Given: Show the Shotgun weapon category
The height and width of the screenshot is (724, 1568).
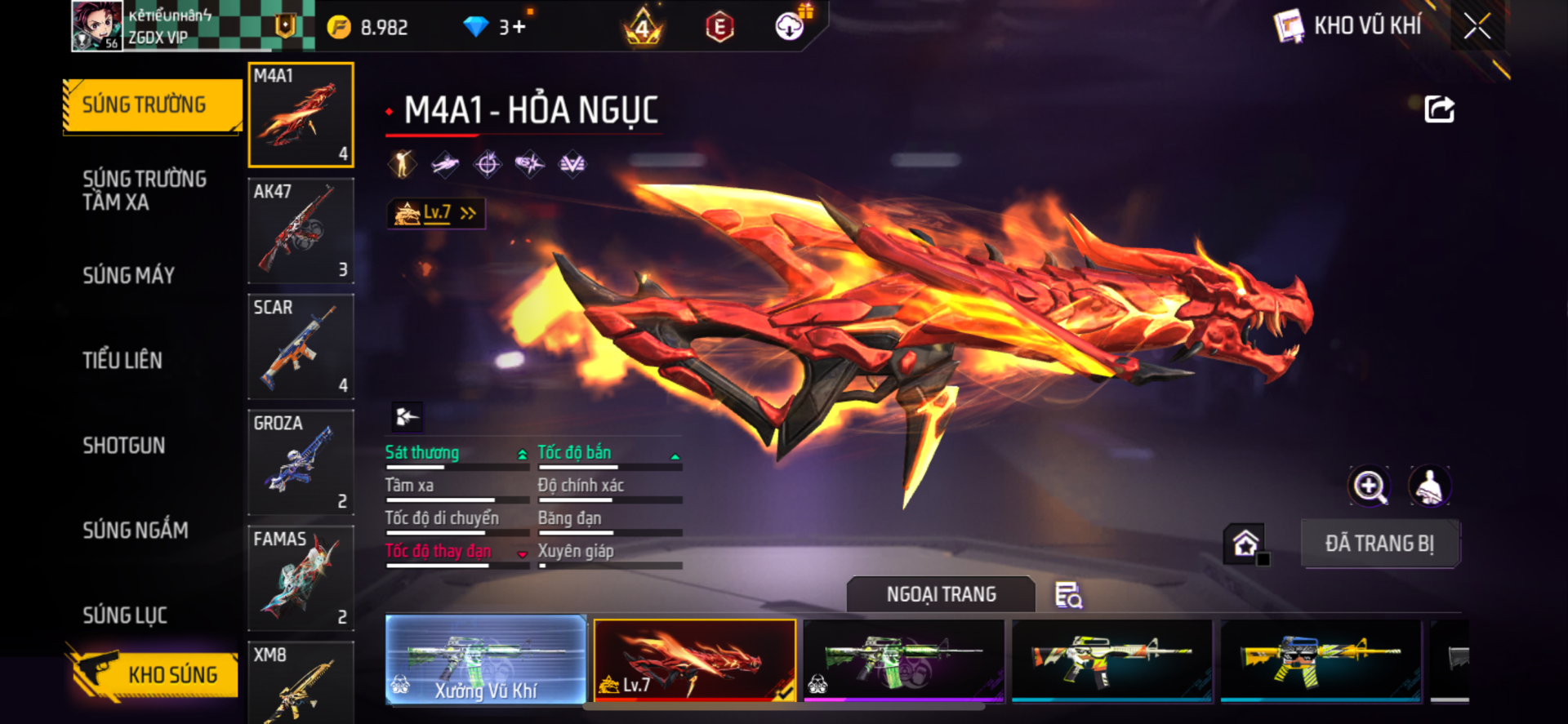Looking at the screenshot, I should click(124, 446).
